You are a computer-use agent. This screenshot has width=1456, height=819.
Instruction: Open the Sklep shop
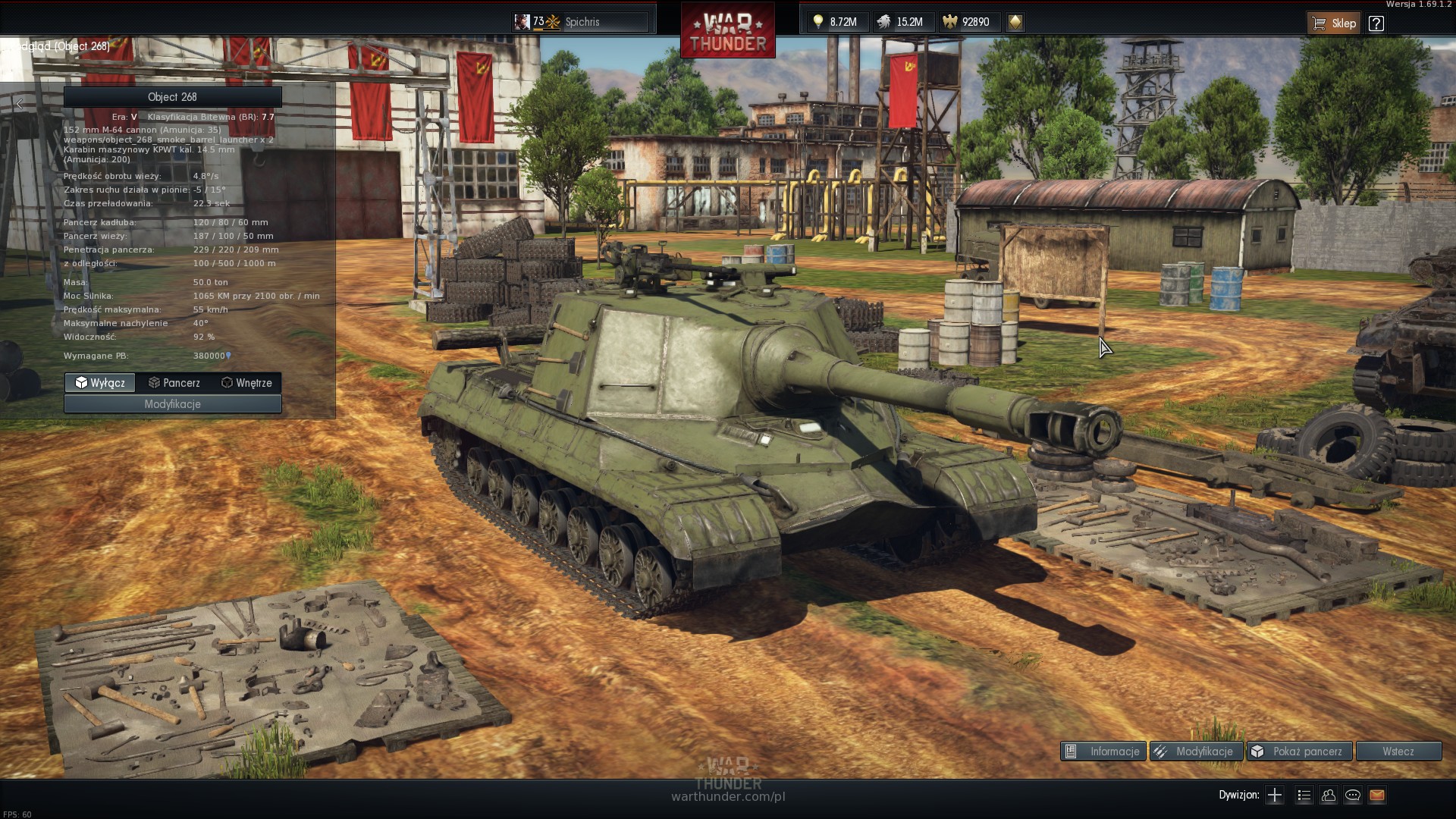coord(1334,23)
